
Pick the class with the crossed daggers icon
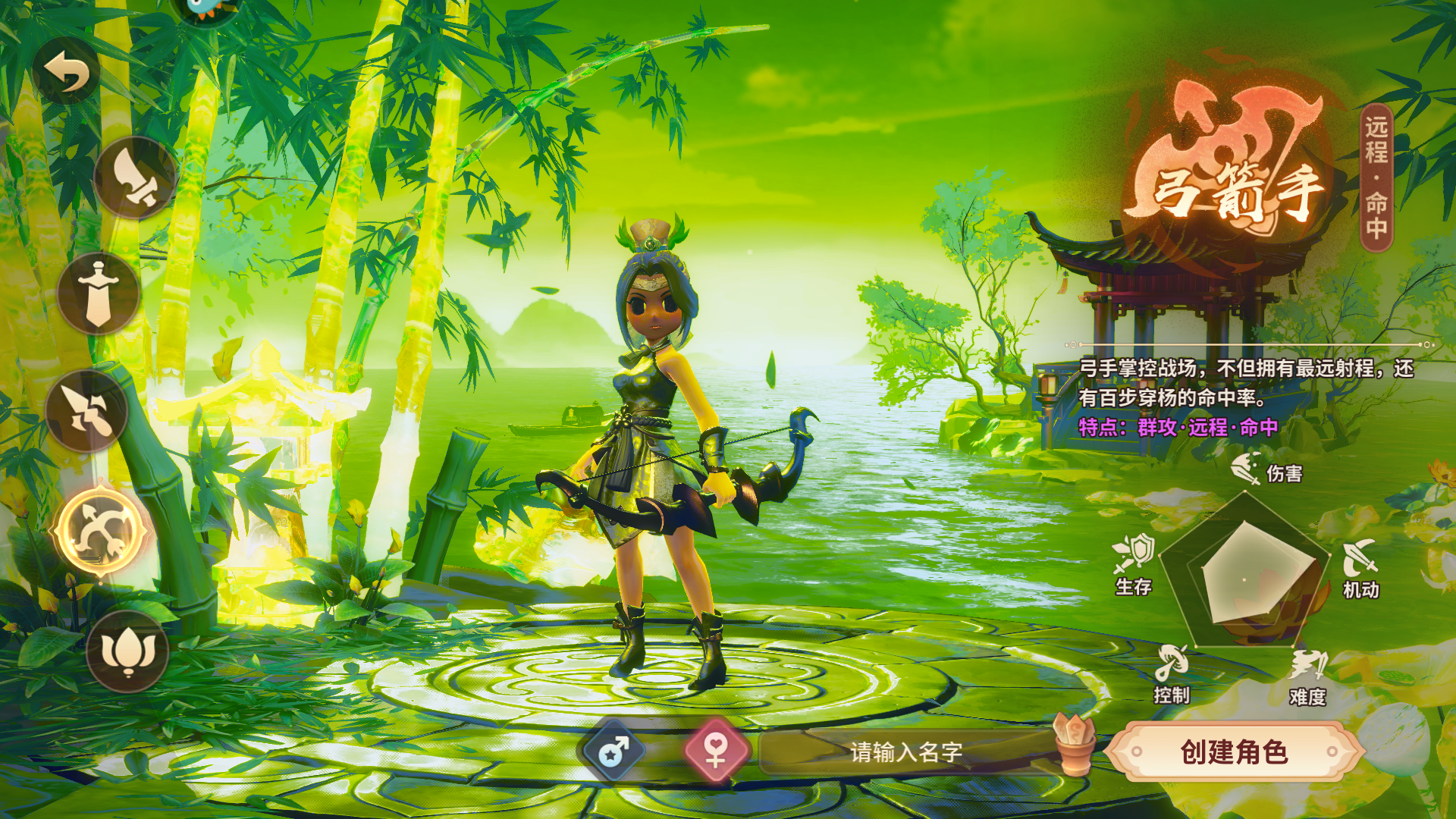point(86,411)
